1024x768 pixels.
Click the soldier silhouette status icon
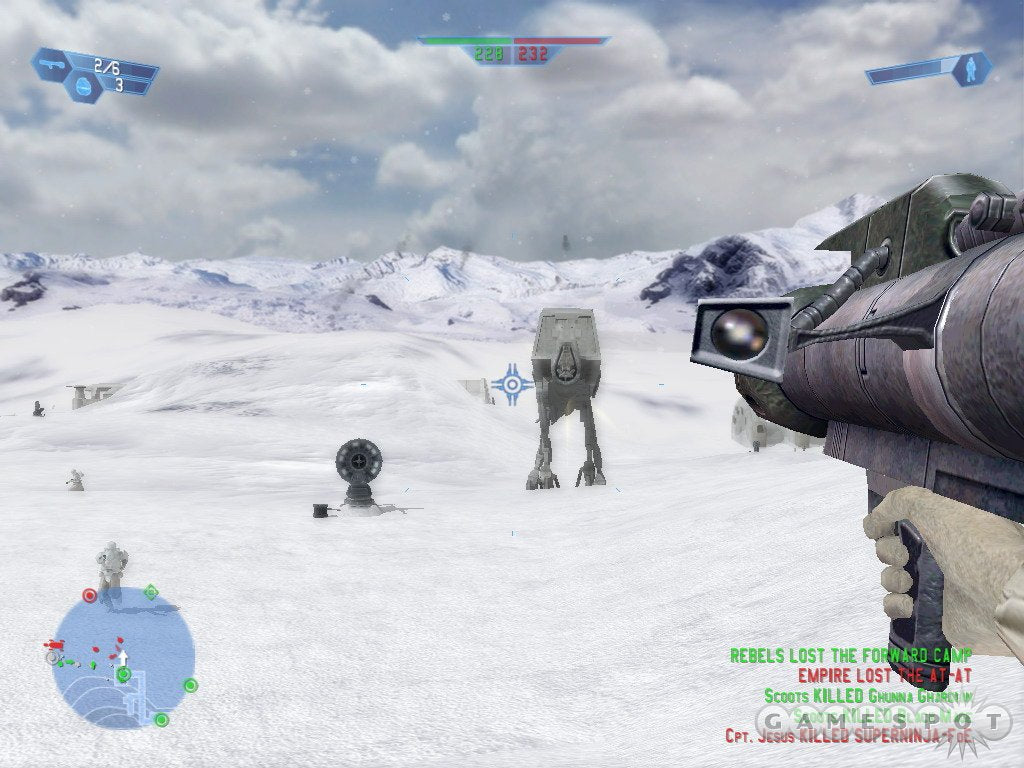pyautogui.click(x=970, y=68)
